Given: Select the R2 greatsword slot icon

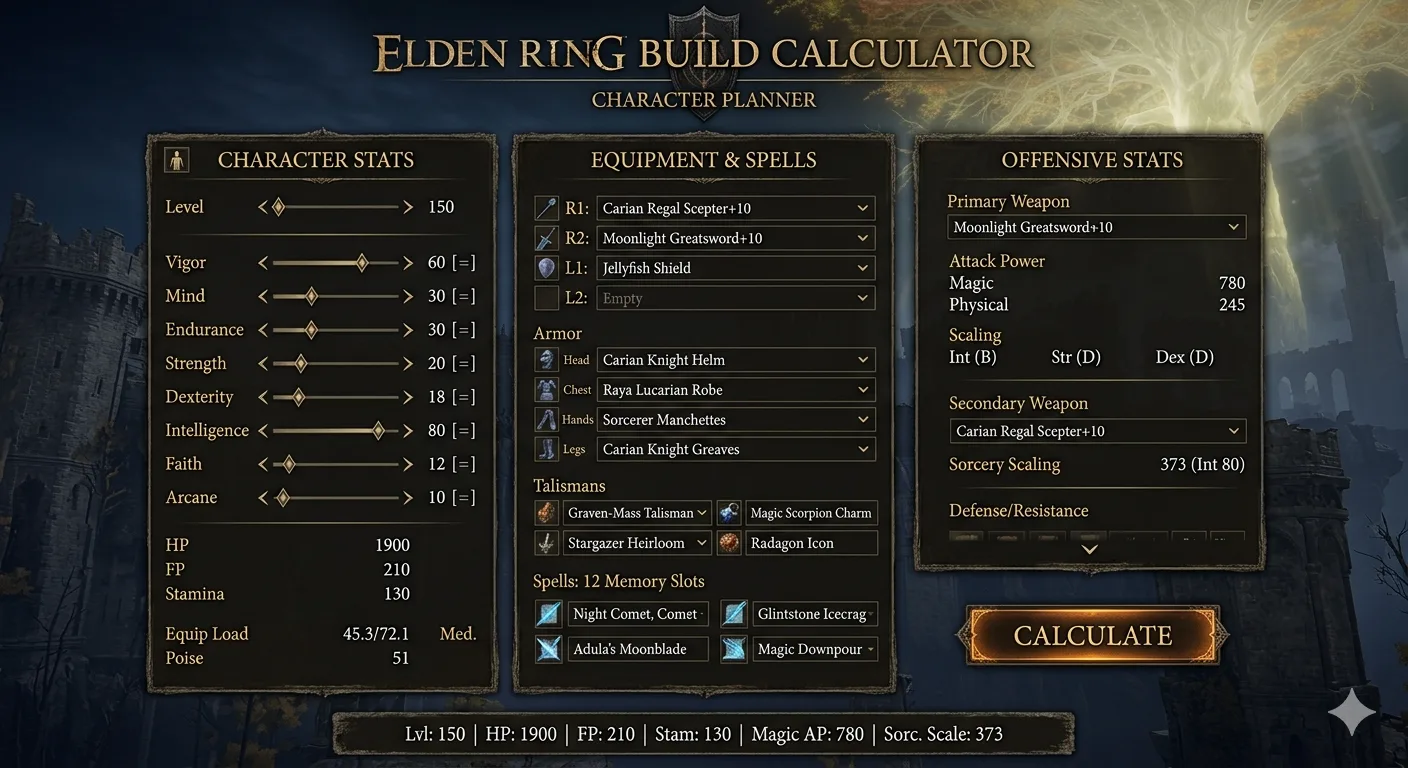Looking at the screenshot, I should point(546,238).
